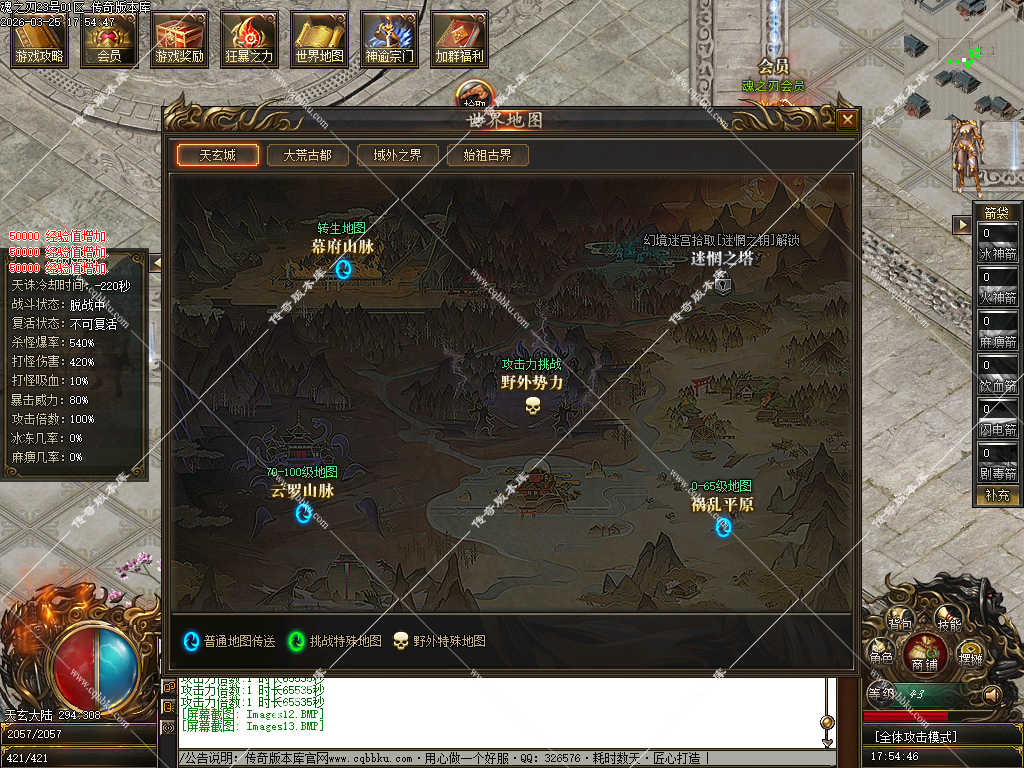The image size is (1024, 768).
Task: Open the 游戏攻略 guide icon
Action: click(39, 39)
